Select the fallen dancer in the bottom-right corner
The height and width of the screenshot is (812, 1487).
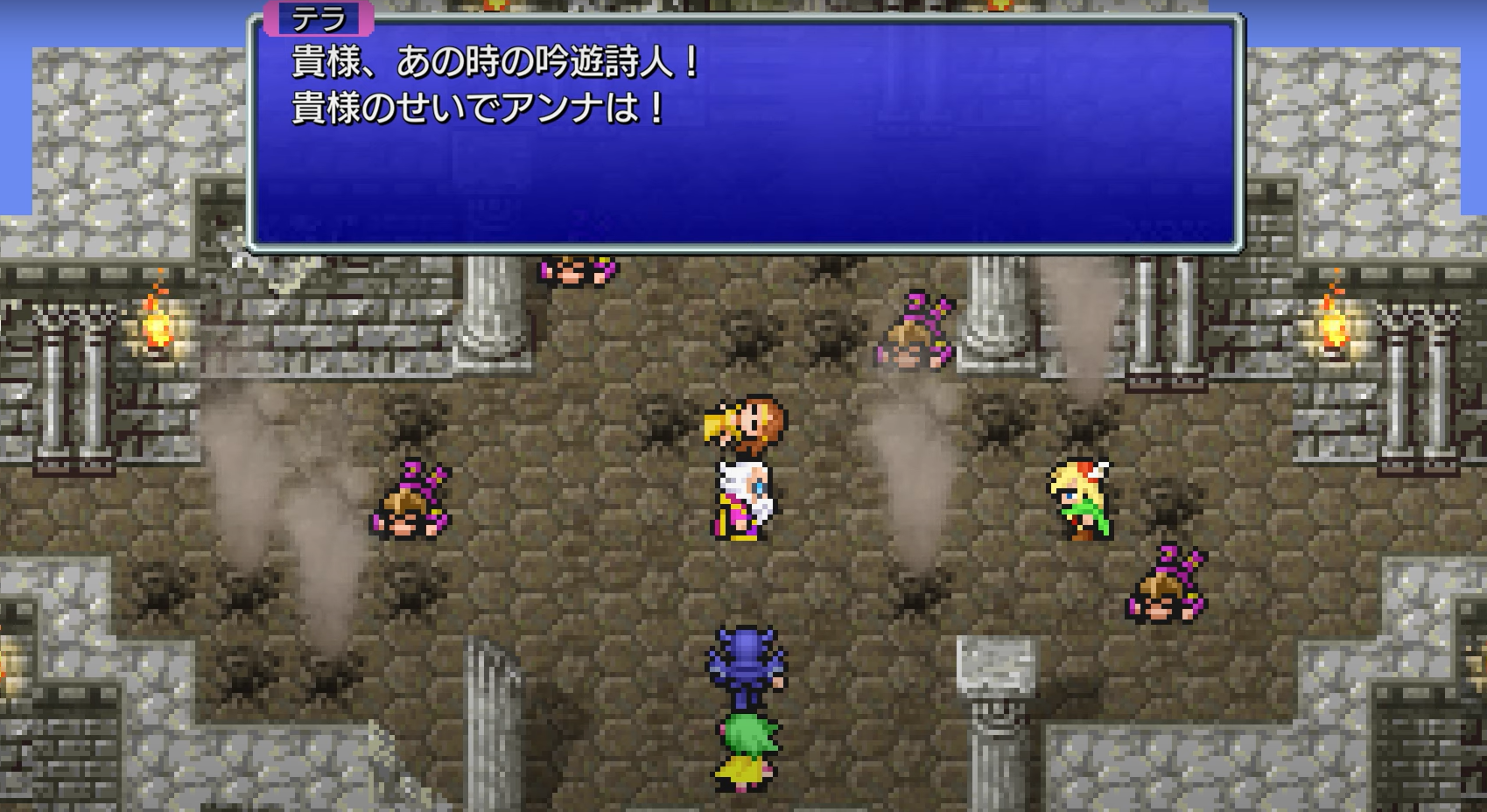[x=1164, y=582]
